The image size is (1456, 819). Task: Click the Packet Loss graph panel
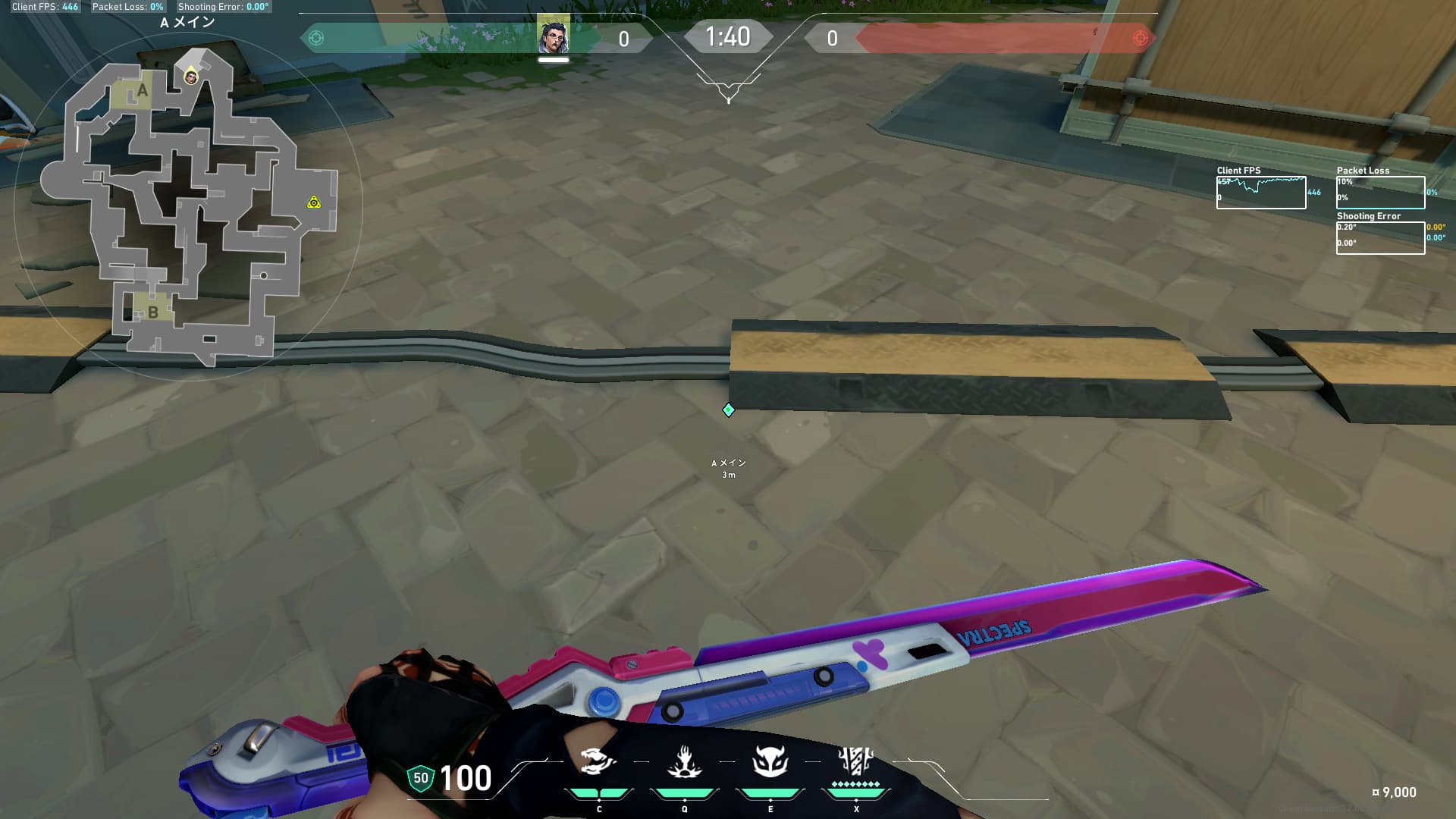1379,193
